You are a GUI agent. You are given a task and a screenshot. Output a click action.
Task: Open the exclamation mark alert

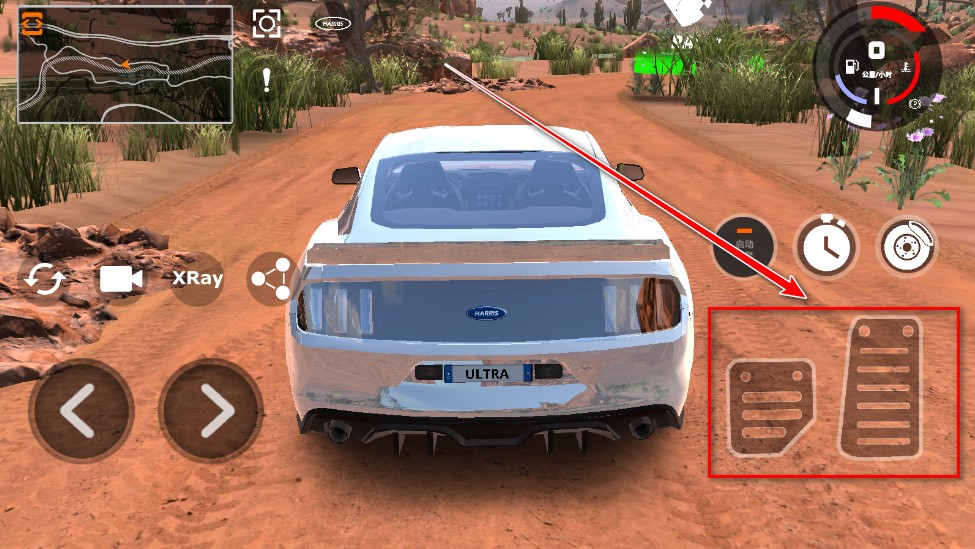coord(266,80)
